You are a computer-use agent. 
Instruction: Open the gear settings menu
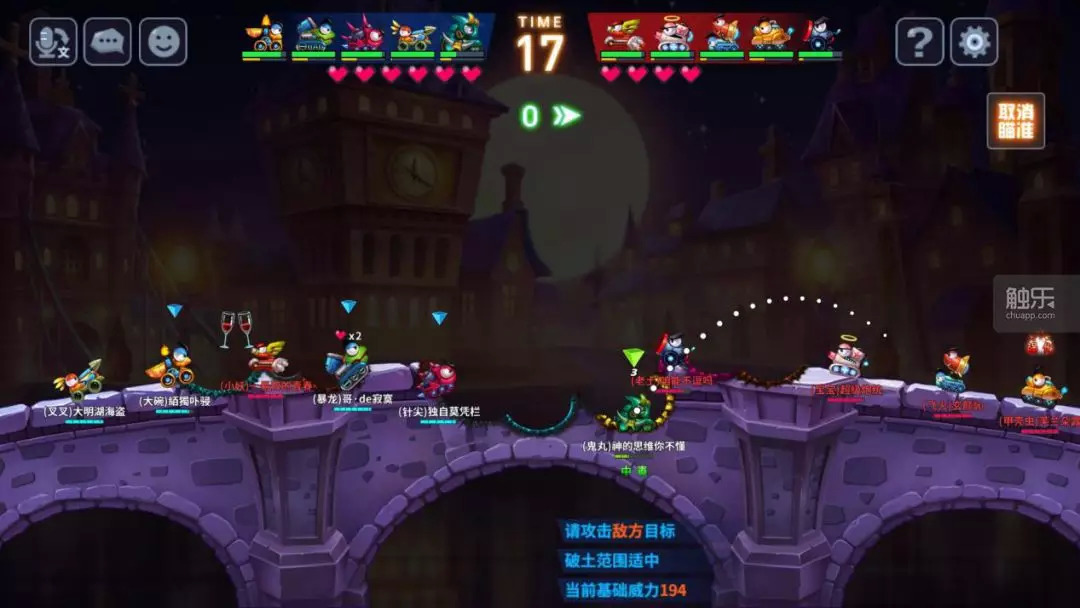(x=974, y=42)
